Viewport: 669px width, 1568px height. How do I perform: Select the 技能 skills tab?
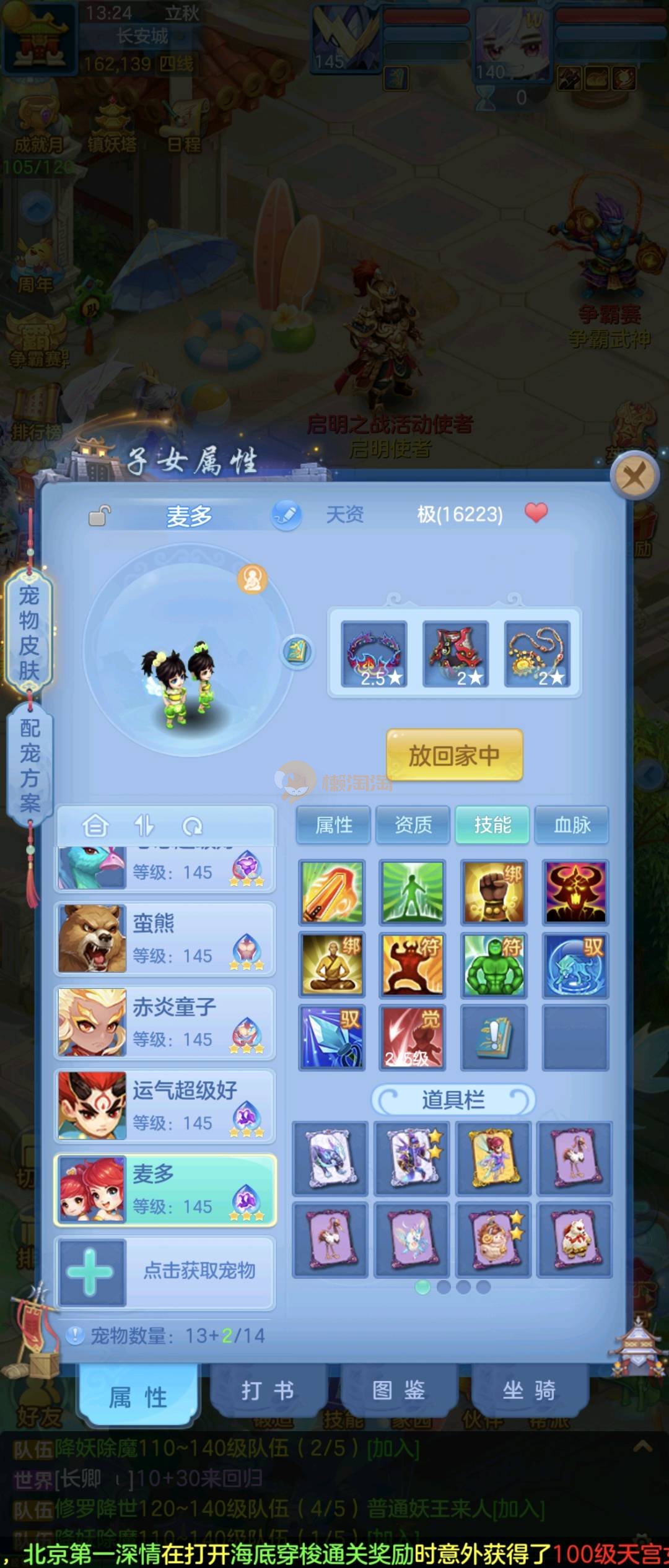pyautogui.click(x=492, y=825)
